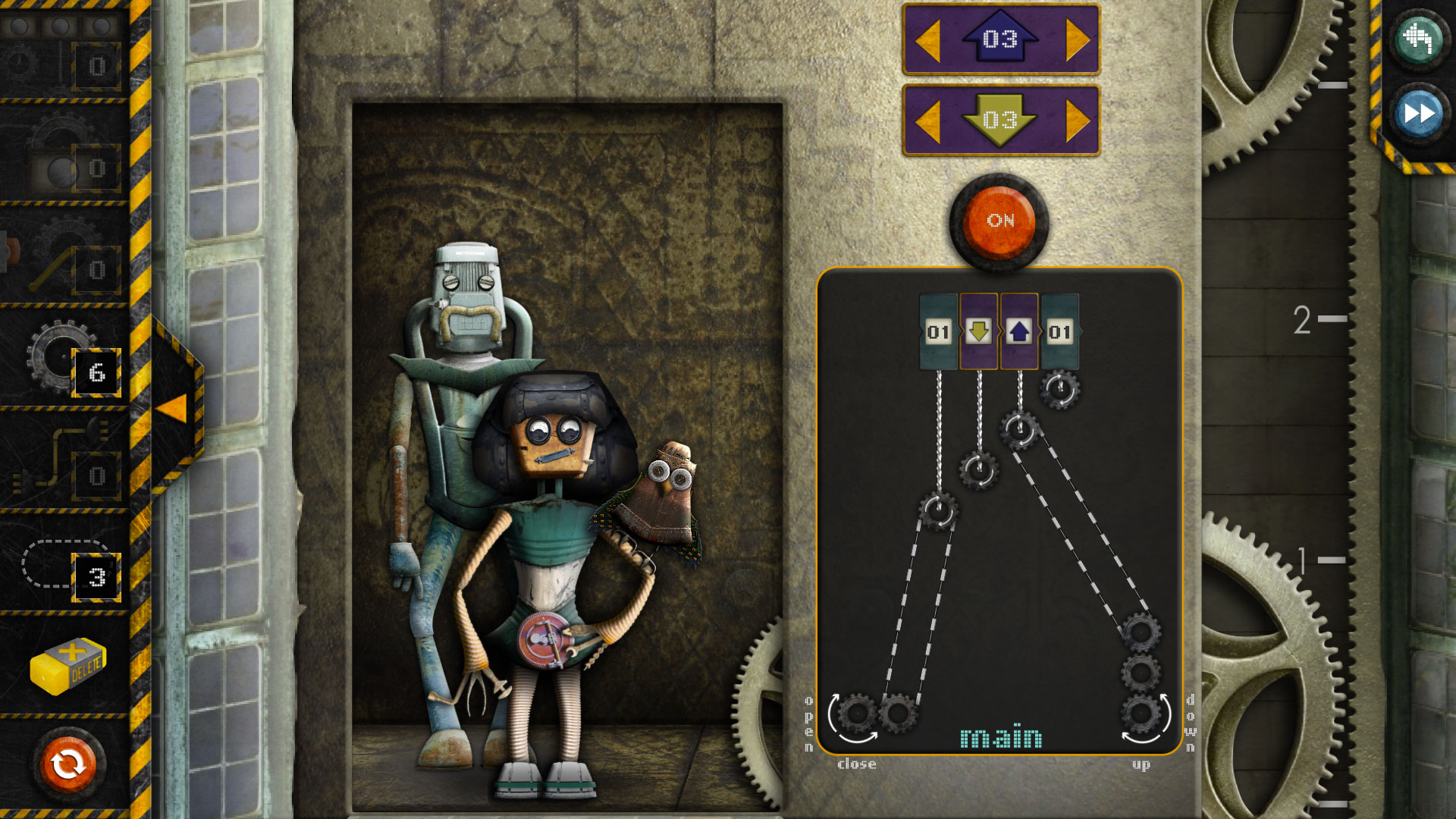Viewport: 1456px width, 819px height.
Task: Select the blue up-arrow command tile
Action: (1019, 330)
